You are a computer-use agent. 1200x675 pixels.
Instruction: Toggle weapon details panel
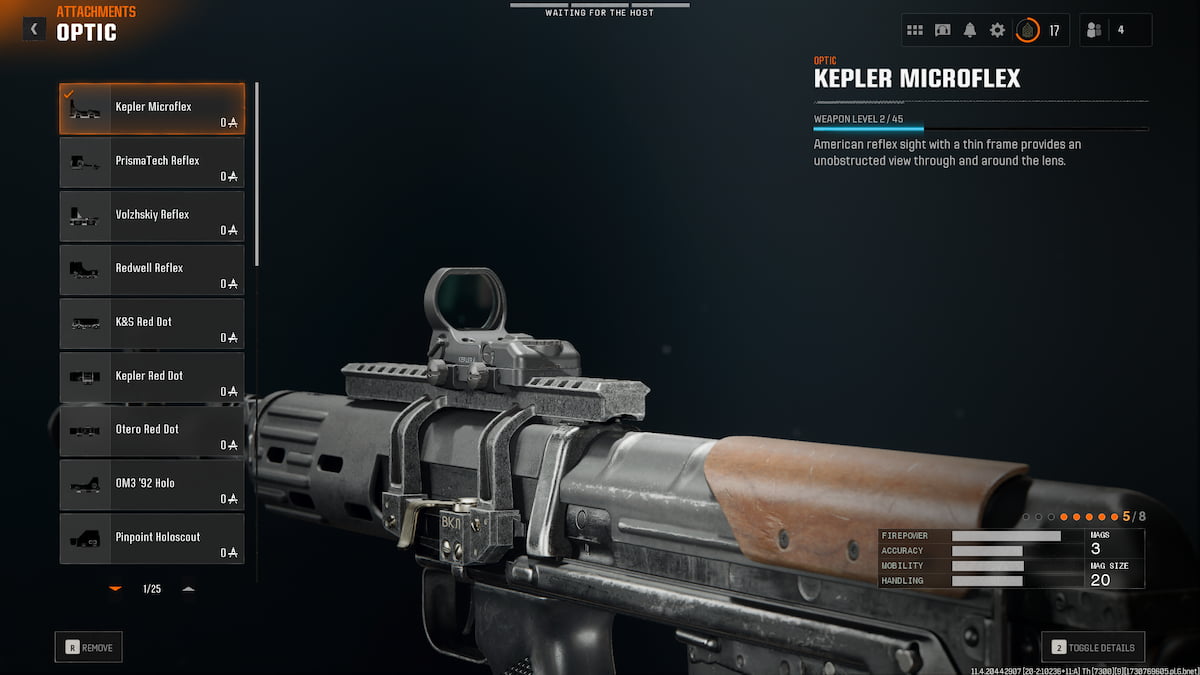(1093, 648)
